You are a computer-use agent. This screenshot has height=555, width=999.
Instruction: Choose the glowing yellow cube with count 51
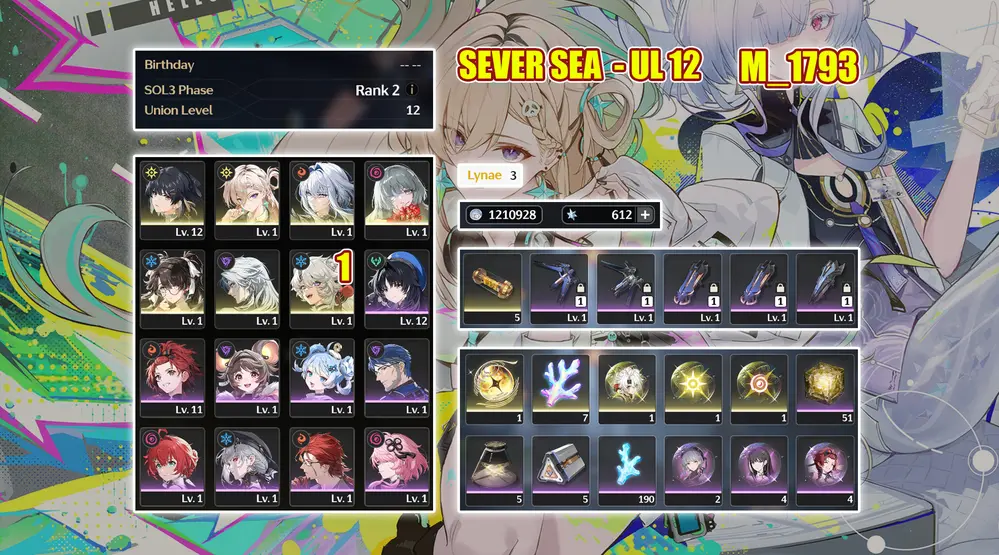pos(823,385)
